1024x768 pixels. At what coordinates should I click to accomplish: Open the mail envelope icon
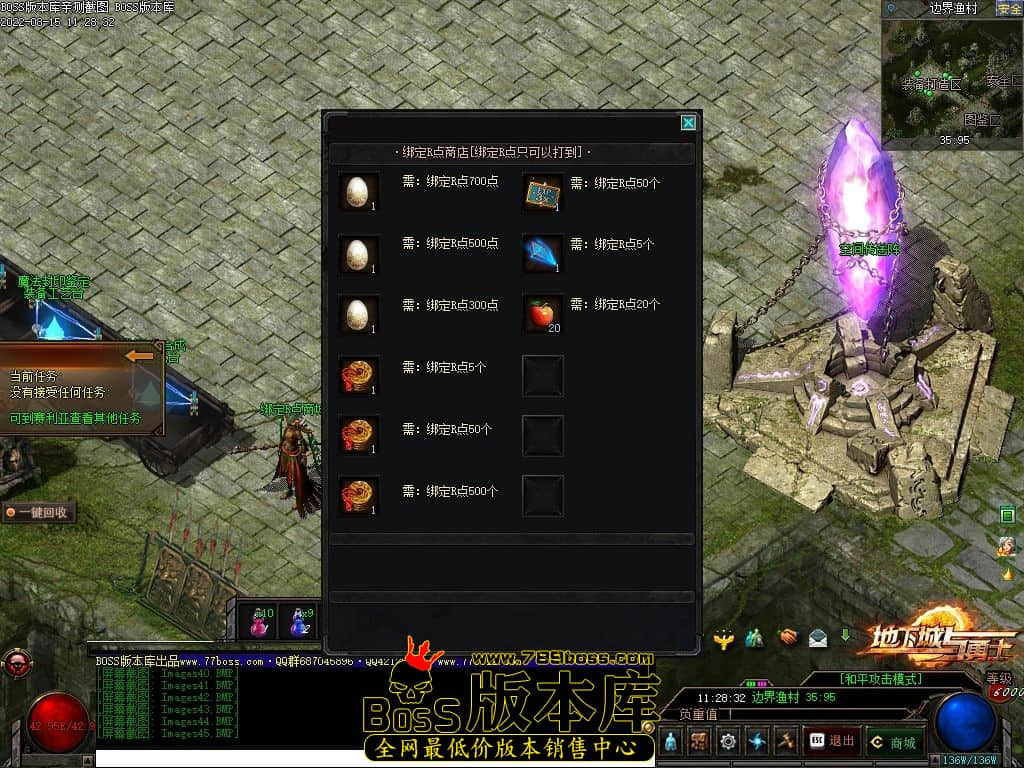point(818,636)
